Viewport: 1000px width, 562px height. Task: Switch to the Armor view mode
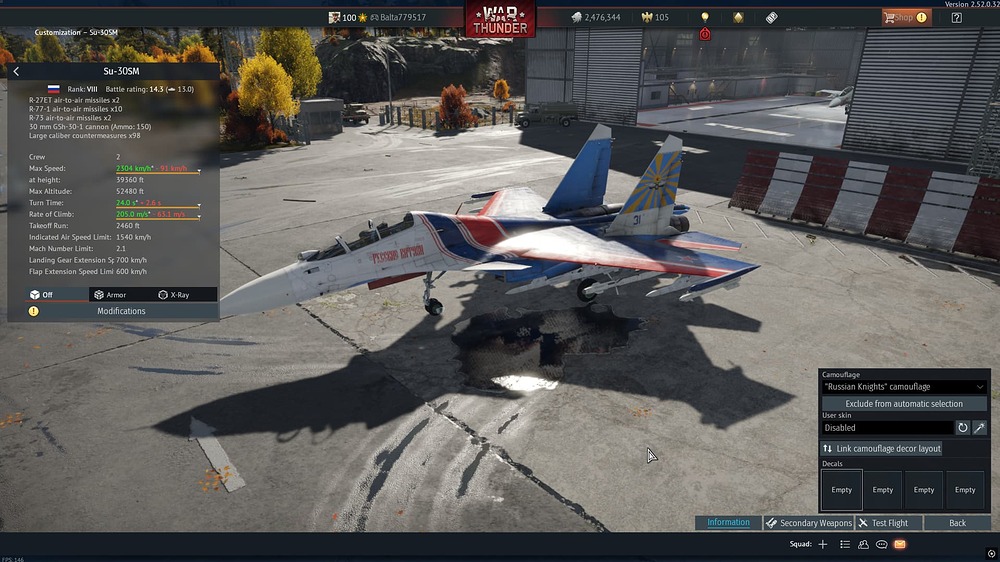(x=110, y=295)
